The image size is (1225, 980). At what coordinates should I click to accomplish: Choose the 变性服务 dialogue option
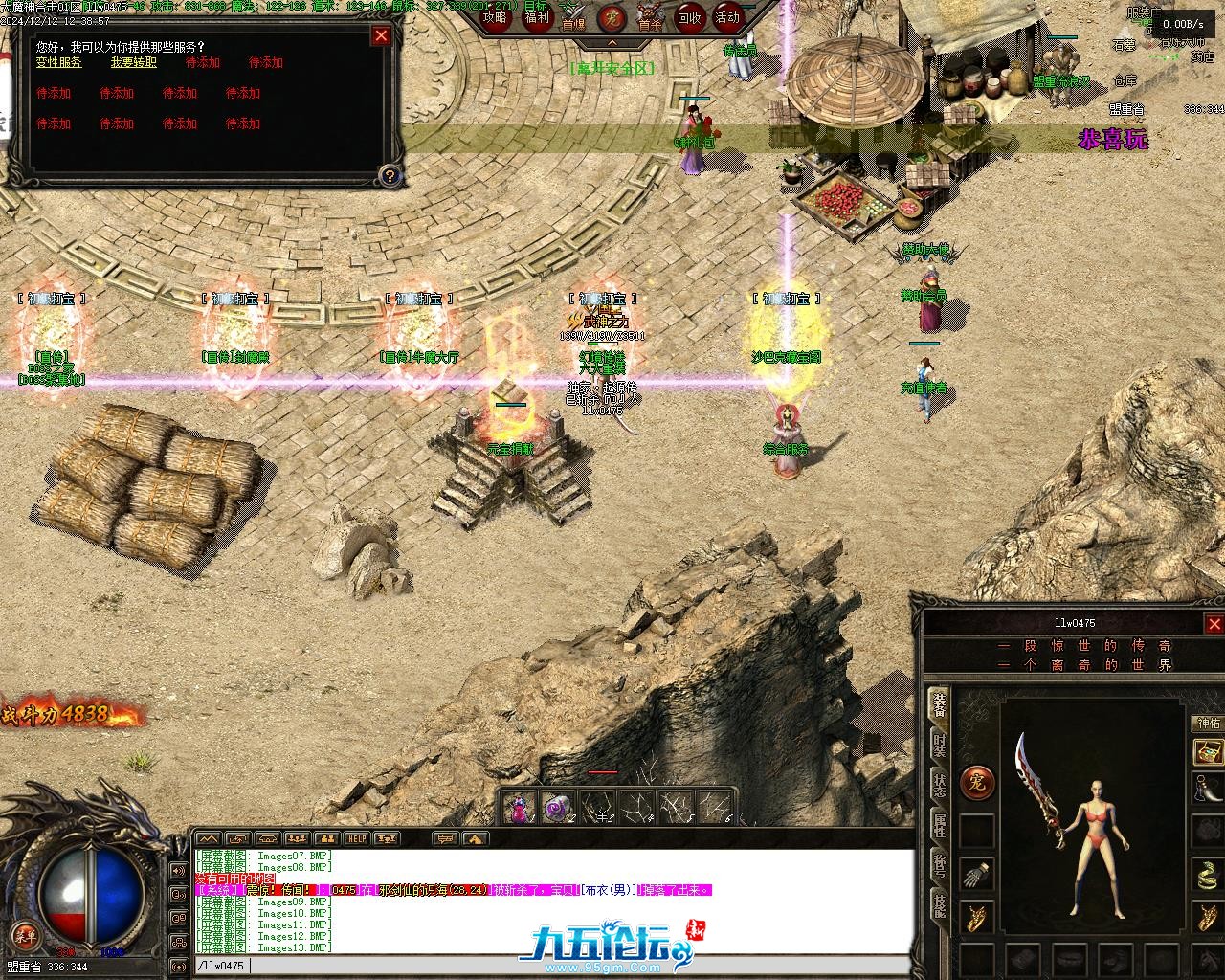click(x=59, y=62)
